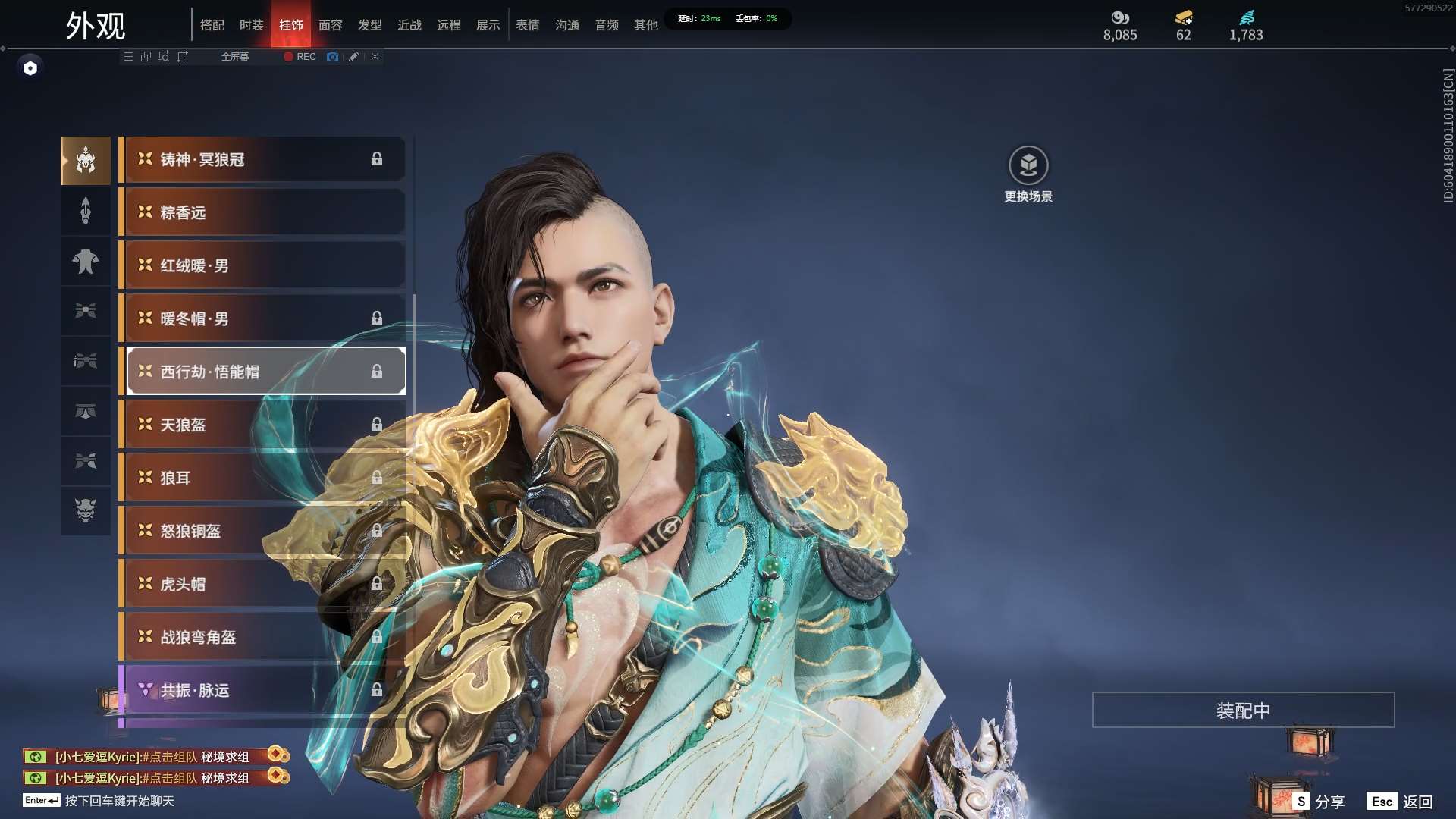The width and height of the screenshot is (1456, 819).
Task: Switch to the 时装 tab
Action: pos(251,25)
